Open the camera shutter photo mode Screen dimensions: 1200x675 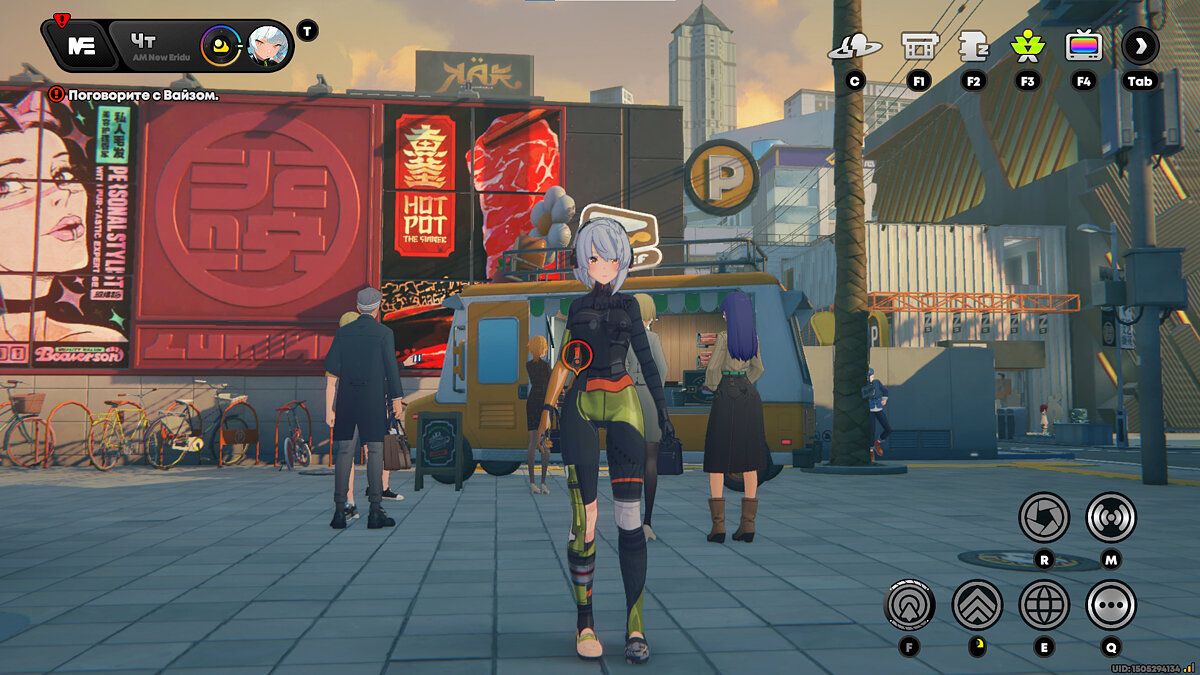[x=1044, y=518]
